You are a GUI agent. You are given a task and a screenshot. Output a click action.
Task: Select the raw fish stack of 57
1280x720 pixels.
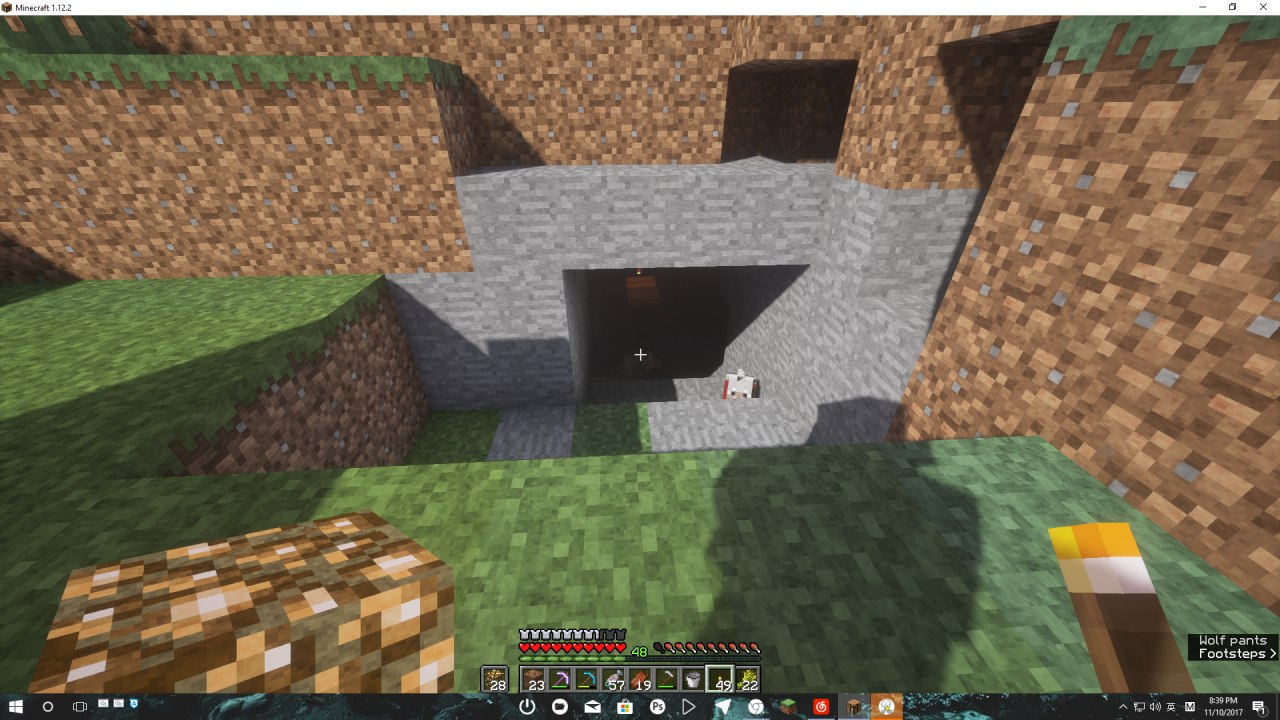click(x=614, y=680)
